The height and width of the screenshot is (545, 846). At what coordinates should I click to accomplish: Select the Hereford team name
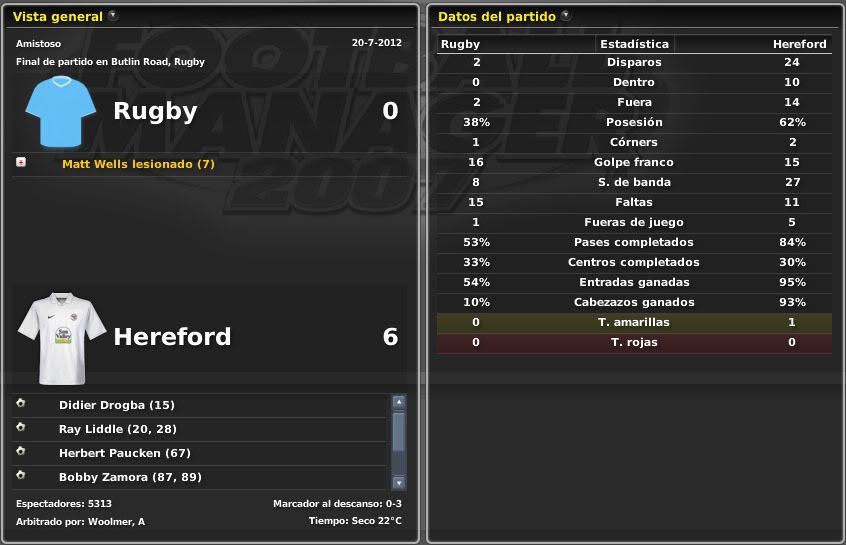(x=172, y=337)
